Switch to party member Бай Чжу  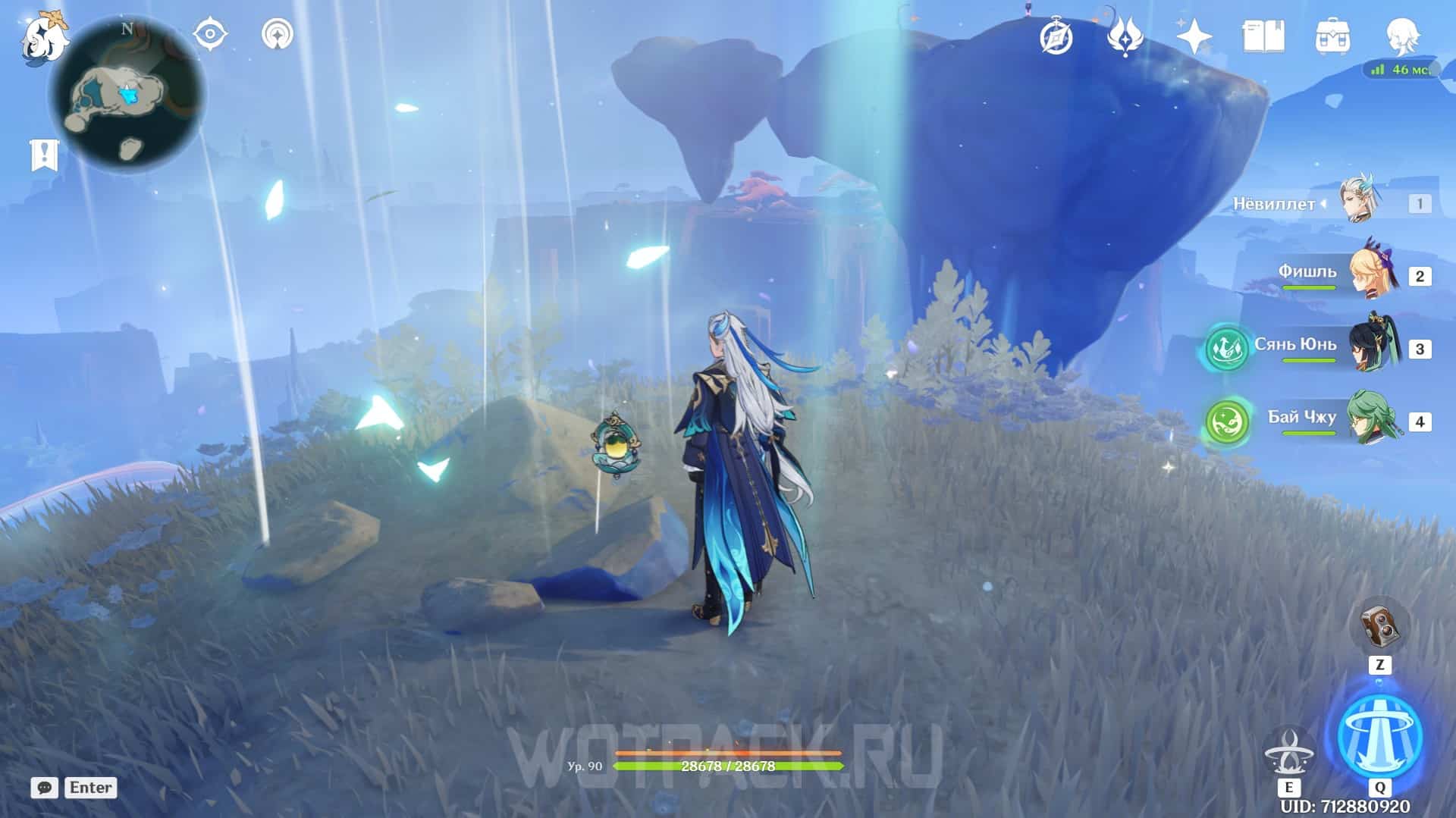tap(1373, 419)
